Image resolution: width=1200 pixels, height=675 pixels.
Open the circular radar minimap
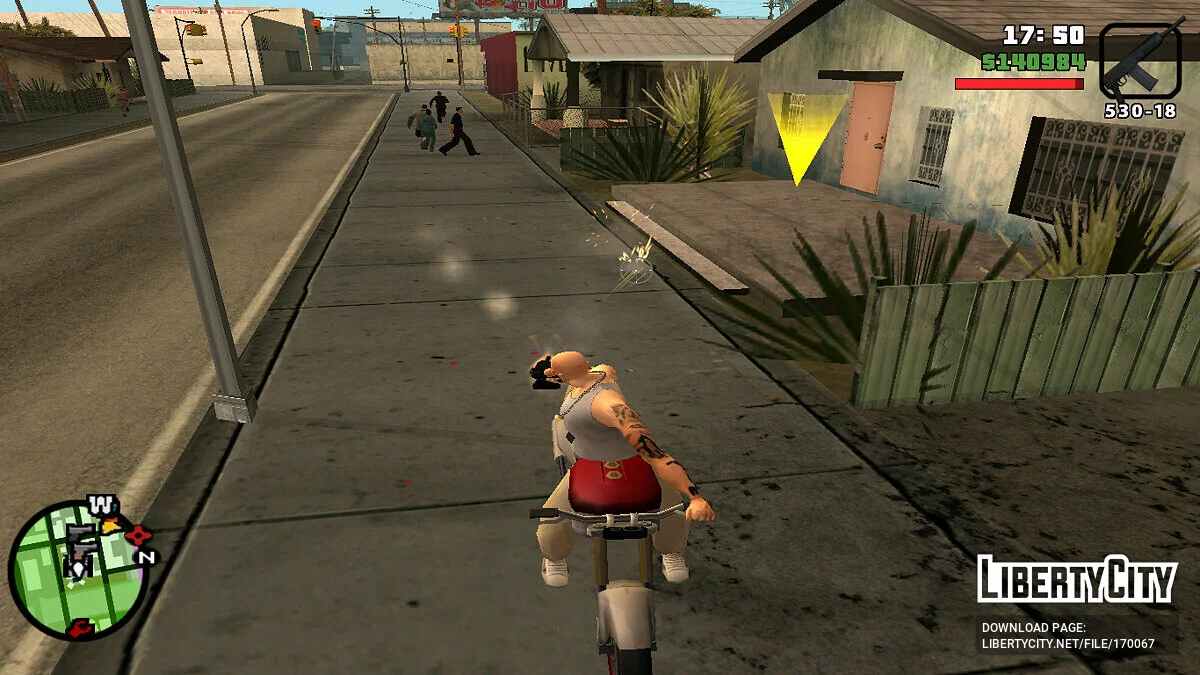[x=76, y=570]
